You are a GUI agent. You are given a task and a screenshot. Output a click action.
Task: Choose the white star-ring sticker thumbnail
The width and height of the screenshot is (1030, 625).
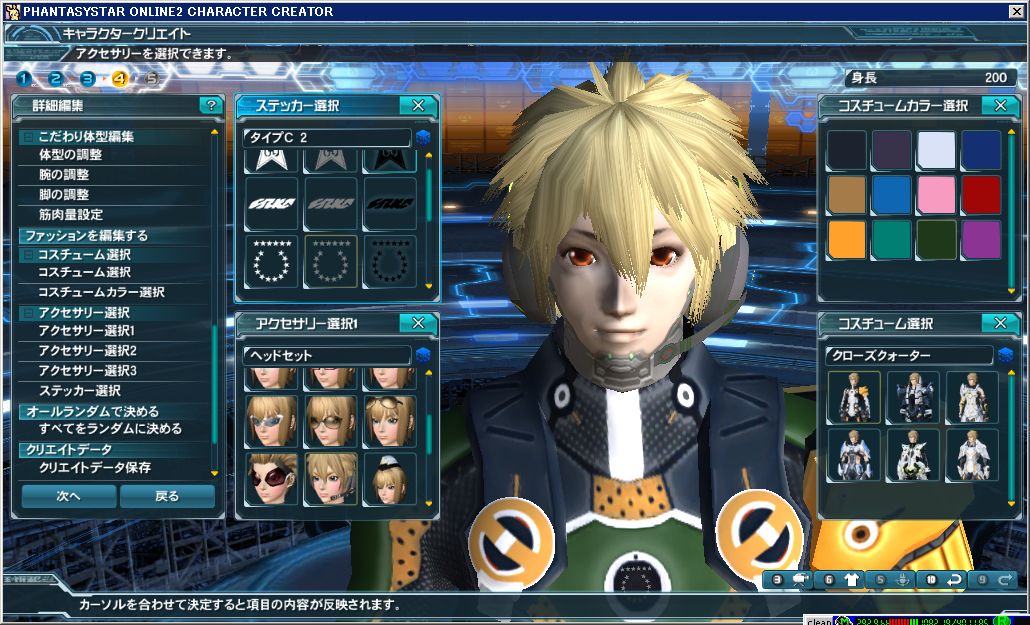coord(272,262)
